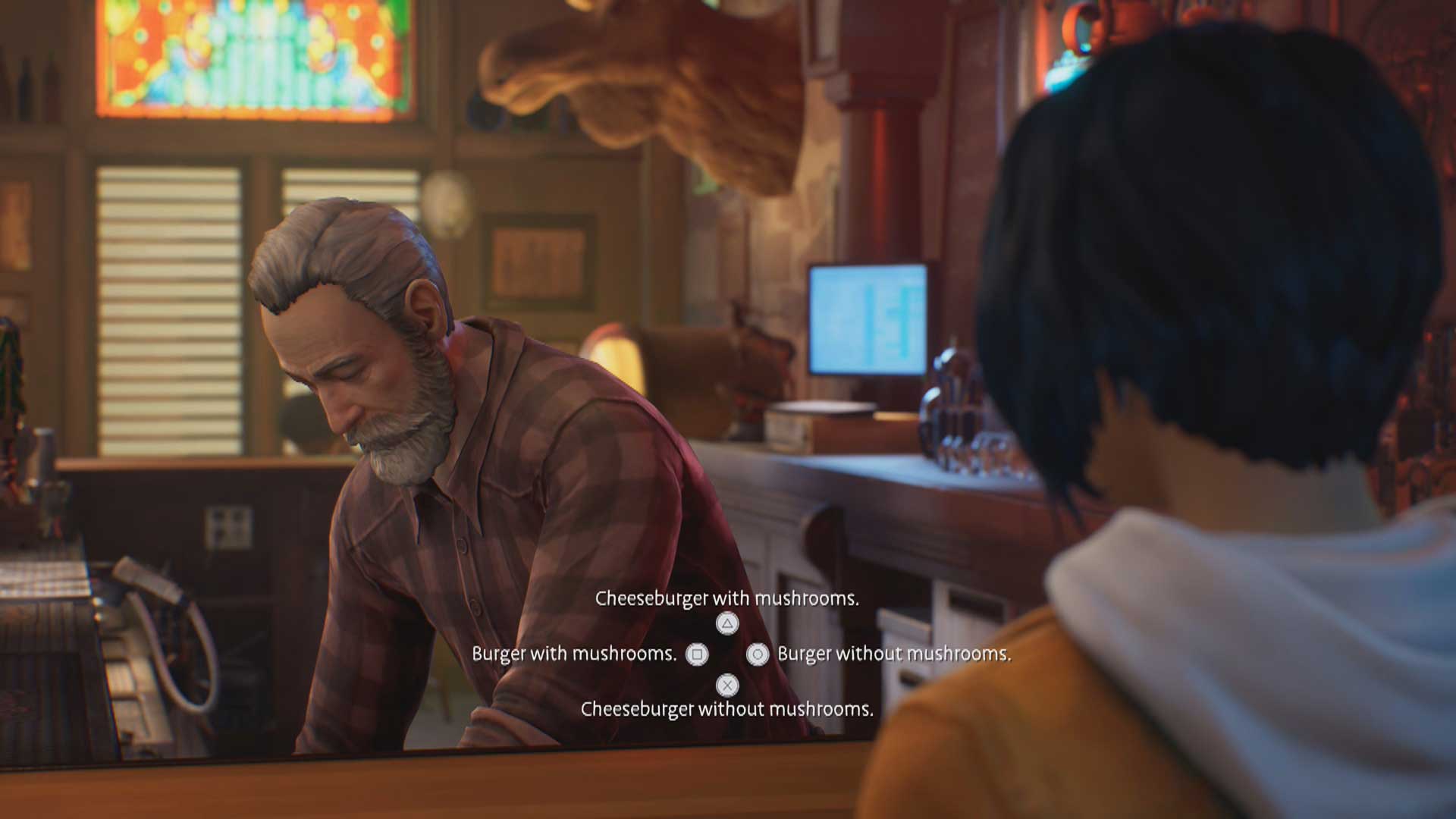Pick "Burger without mushrooms." answer

pyautogui.click(x=893, y=654)
